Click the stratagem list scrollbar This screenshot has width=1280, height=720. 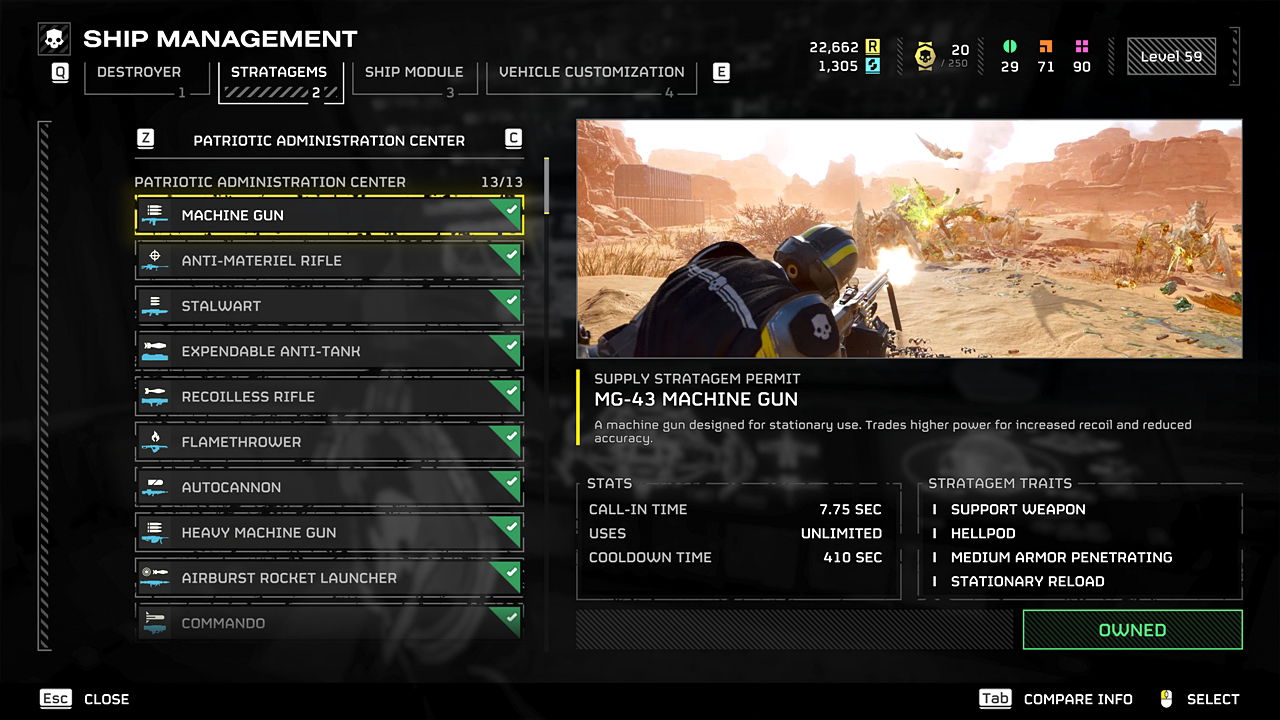point(546,186)
